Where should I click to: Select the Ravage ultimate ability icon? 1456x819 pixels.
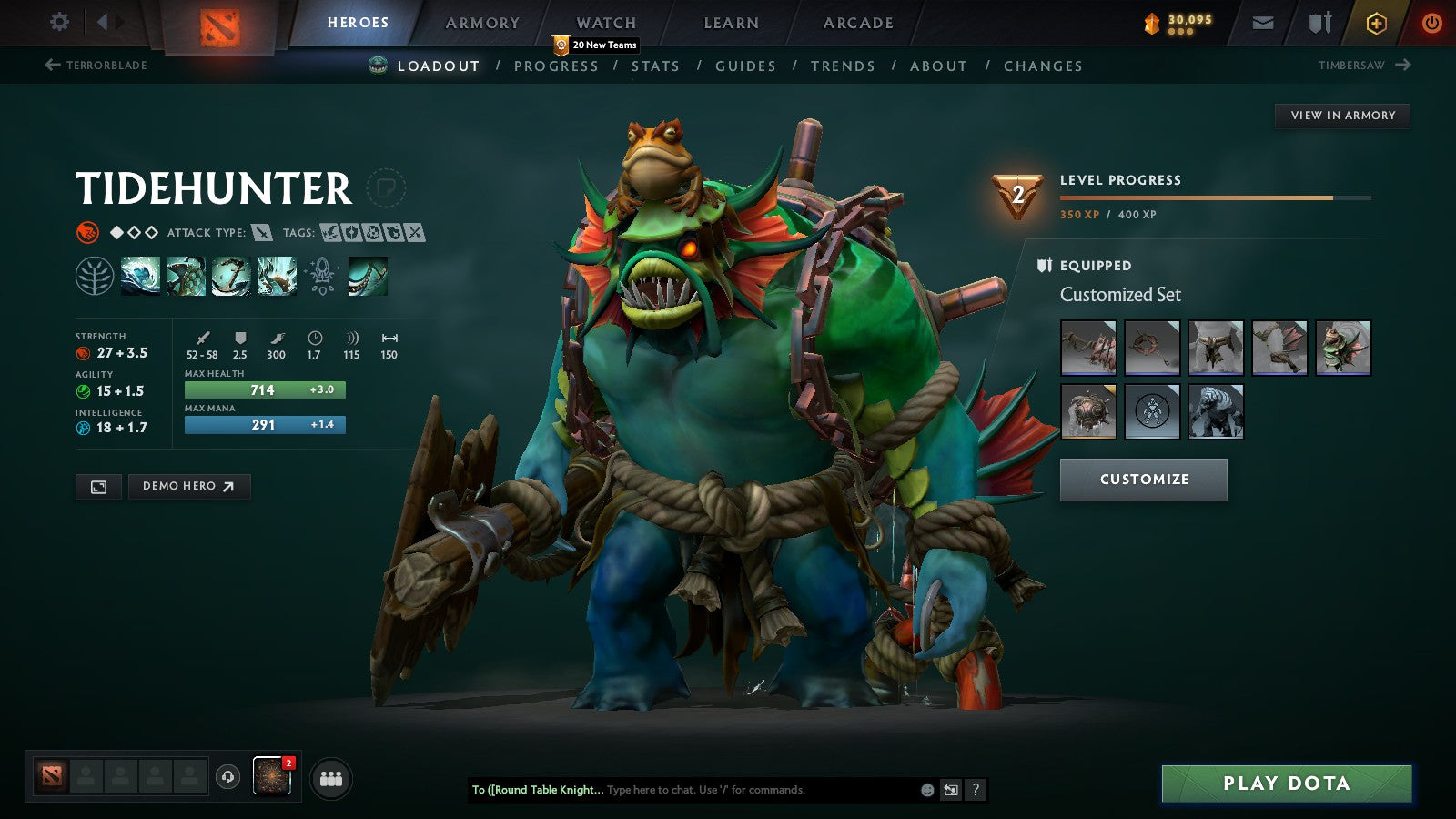tap(278, 277)
